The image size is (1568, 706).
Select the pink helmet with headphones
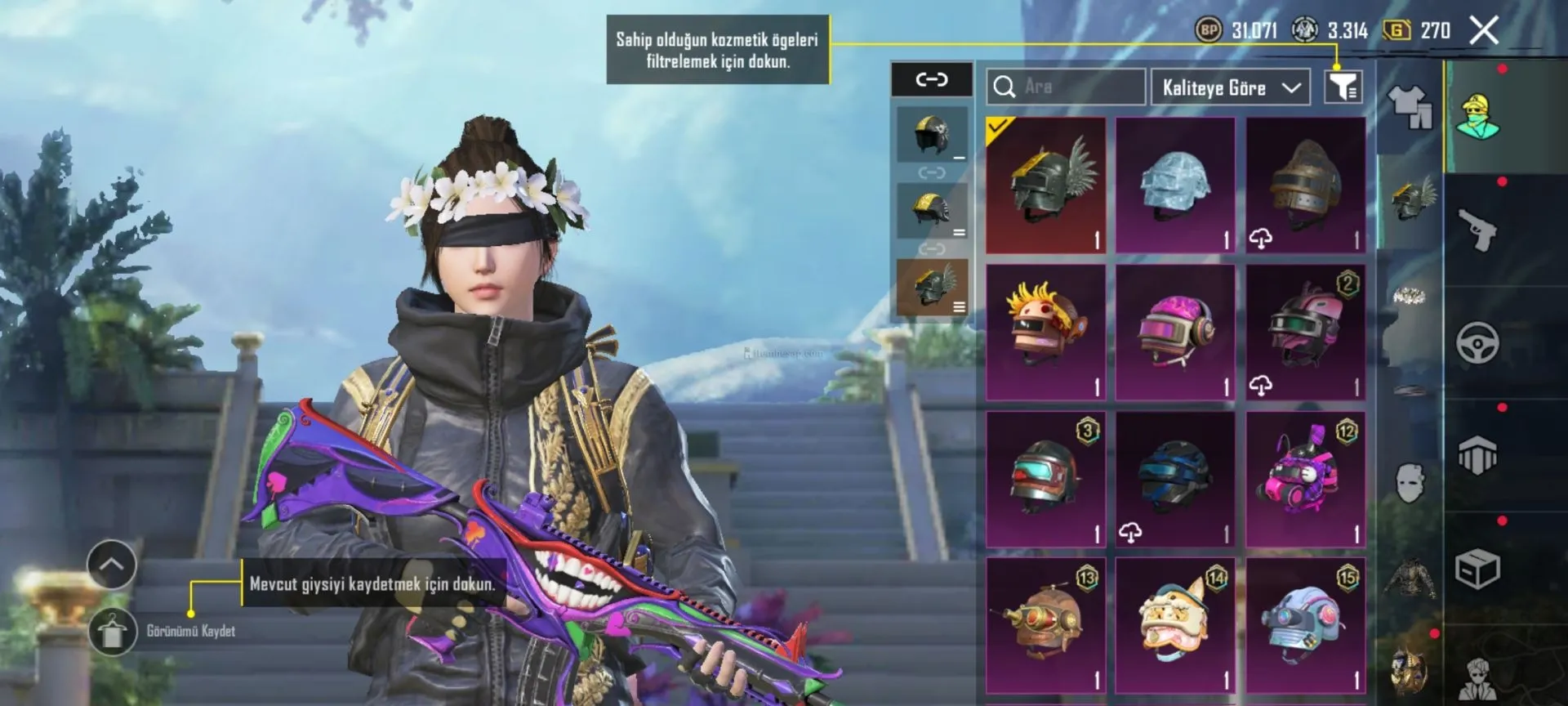[1175, 332]
